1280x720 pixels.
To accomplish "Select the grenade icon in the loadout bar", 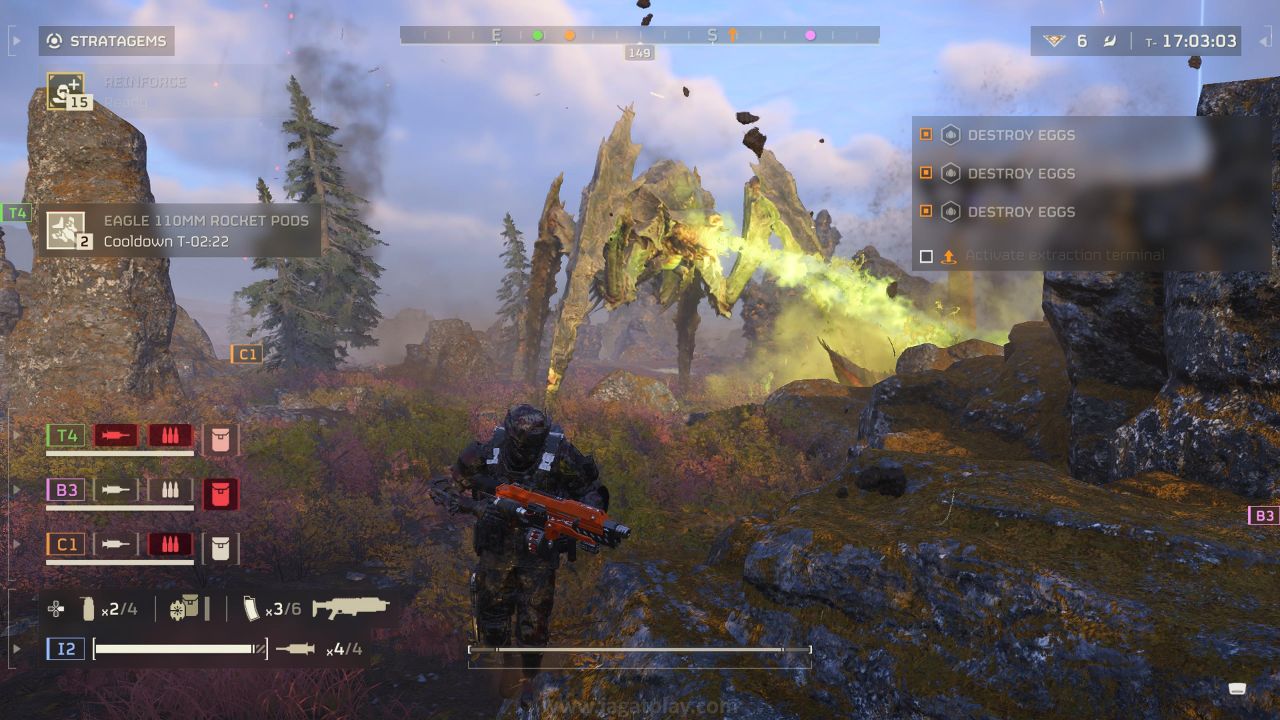I will [x=88, y=608].
